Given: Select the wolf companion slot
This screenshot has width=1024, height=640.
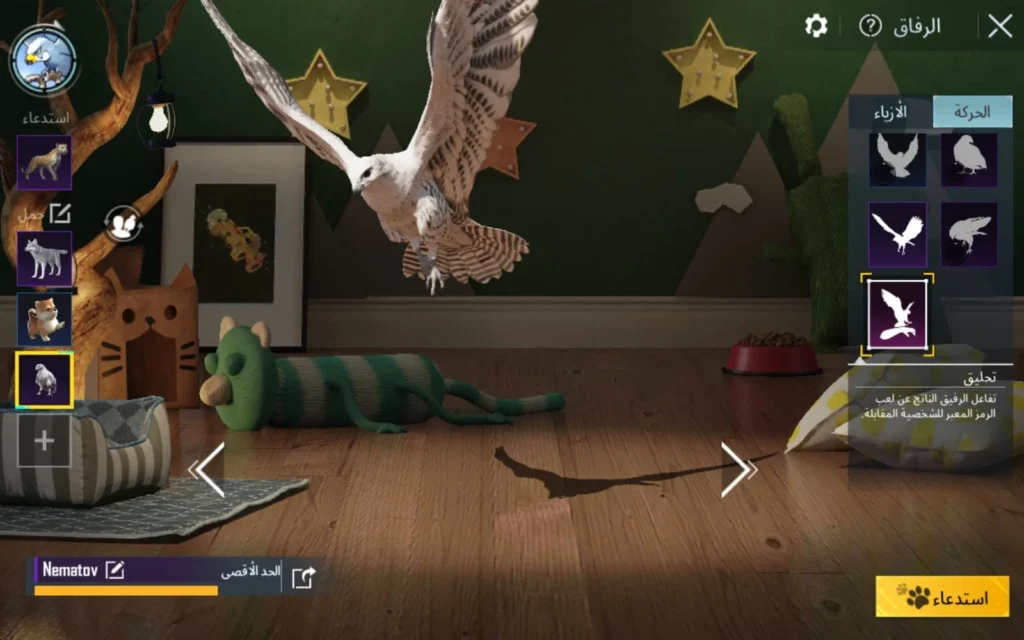Looking at the screenshot, I should tap(44, 259).
